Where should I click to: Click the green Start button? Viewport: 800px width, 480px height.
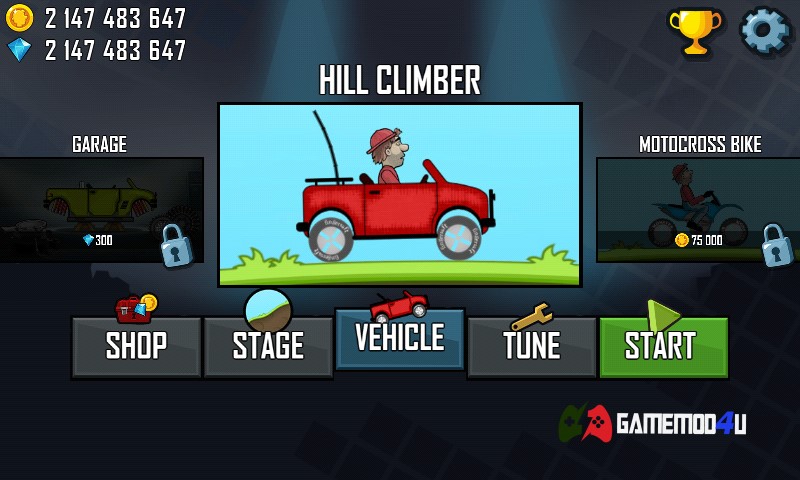point(663,346)
